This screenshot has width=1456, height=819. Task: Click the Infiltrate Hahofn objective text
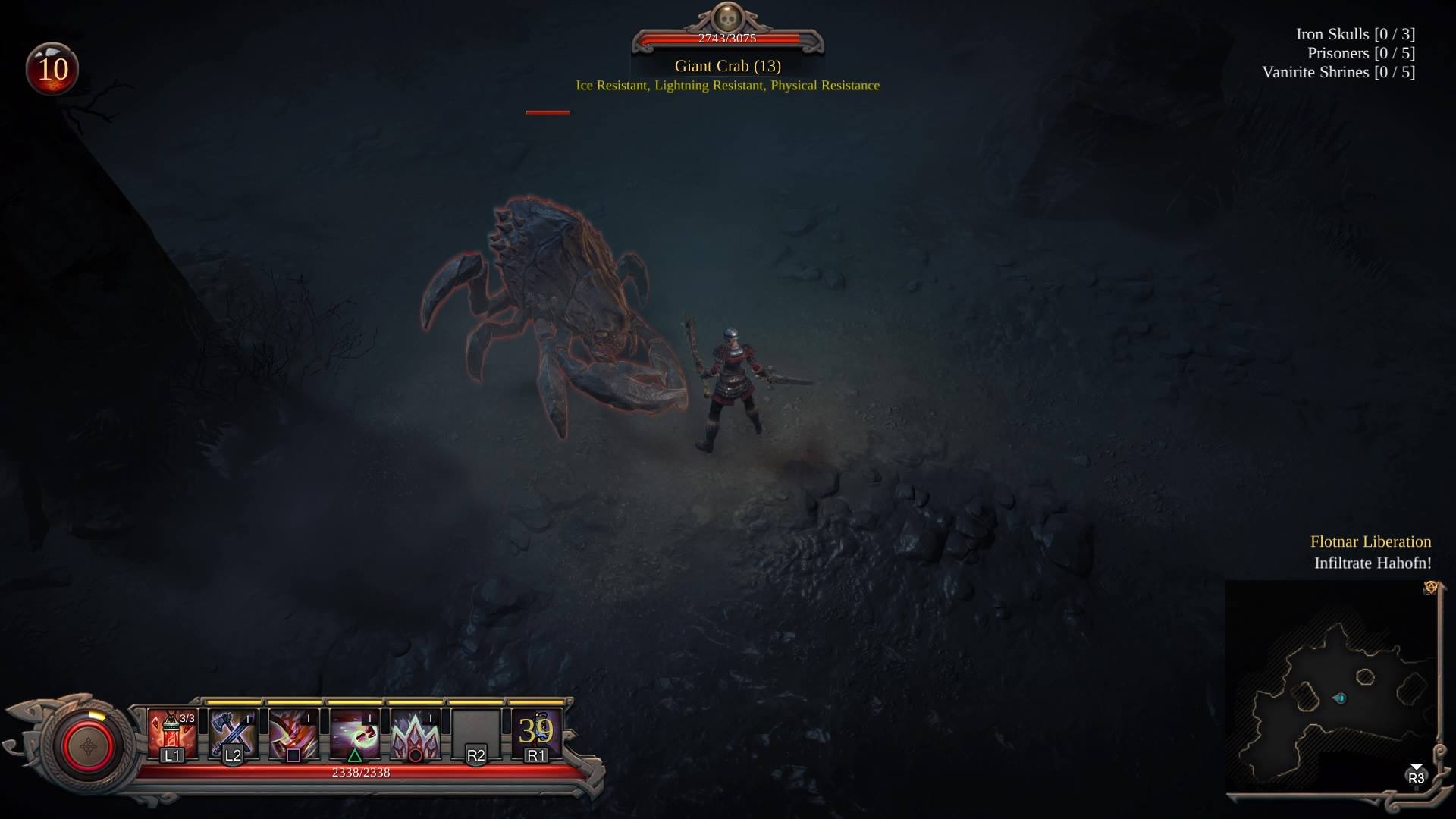coord(1372,563)
